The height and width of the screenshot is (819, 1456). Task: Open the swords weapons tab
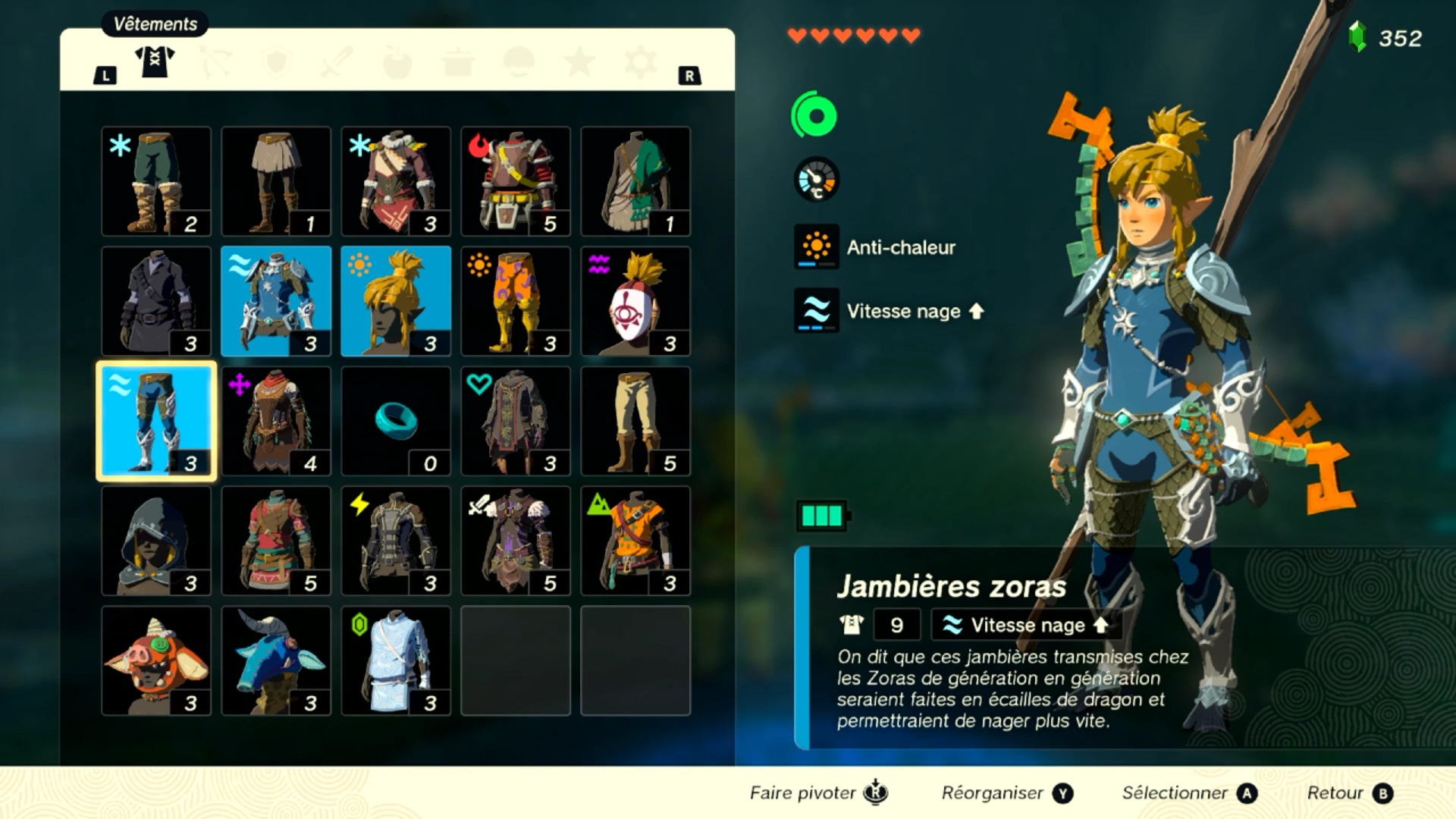[337, 62]
